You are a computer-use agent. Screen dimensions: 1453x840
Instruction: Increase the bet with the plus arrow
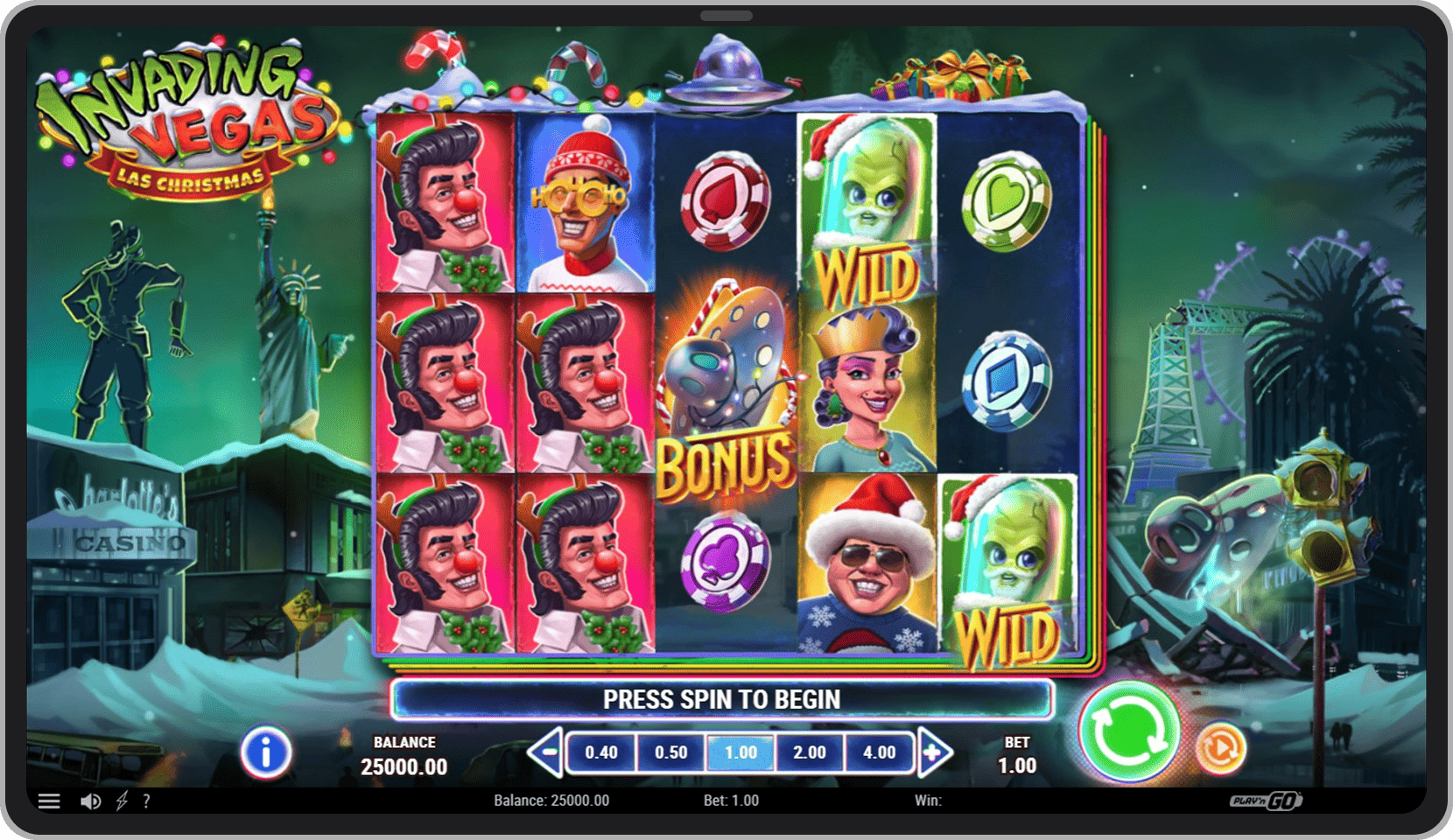933,752
